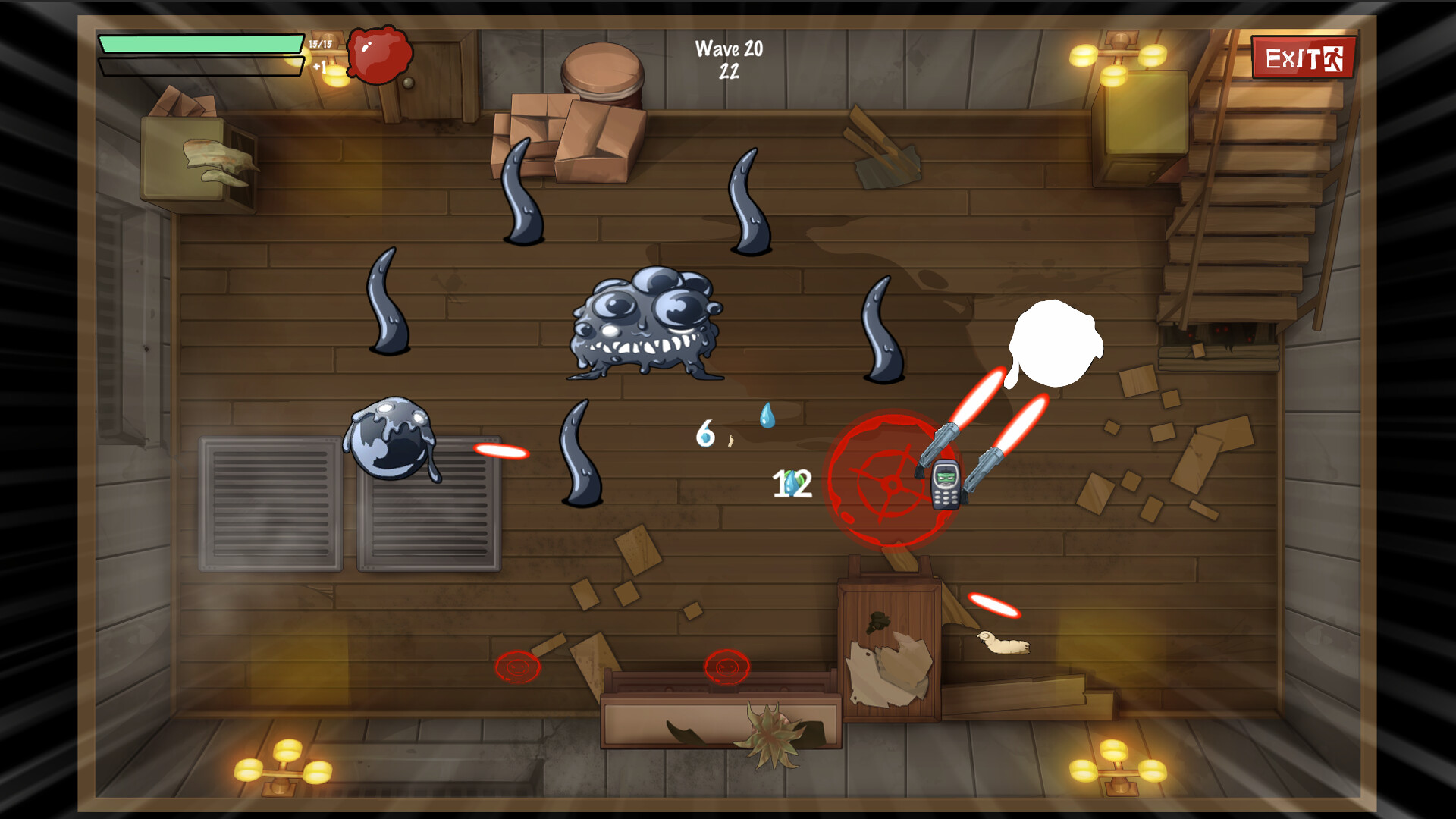Click the white glowing blob enemy
Screen dimensions: 1456x819
pos(1054,341)
